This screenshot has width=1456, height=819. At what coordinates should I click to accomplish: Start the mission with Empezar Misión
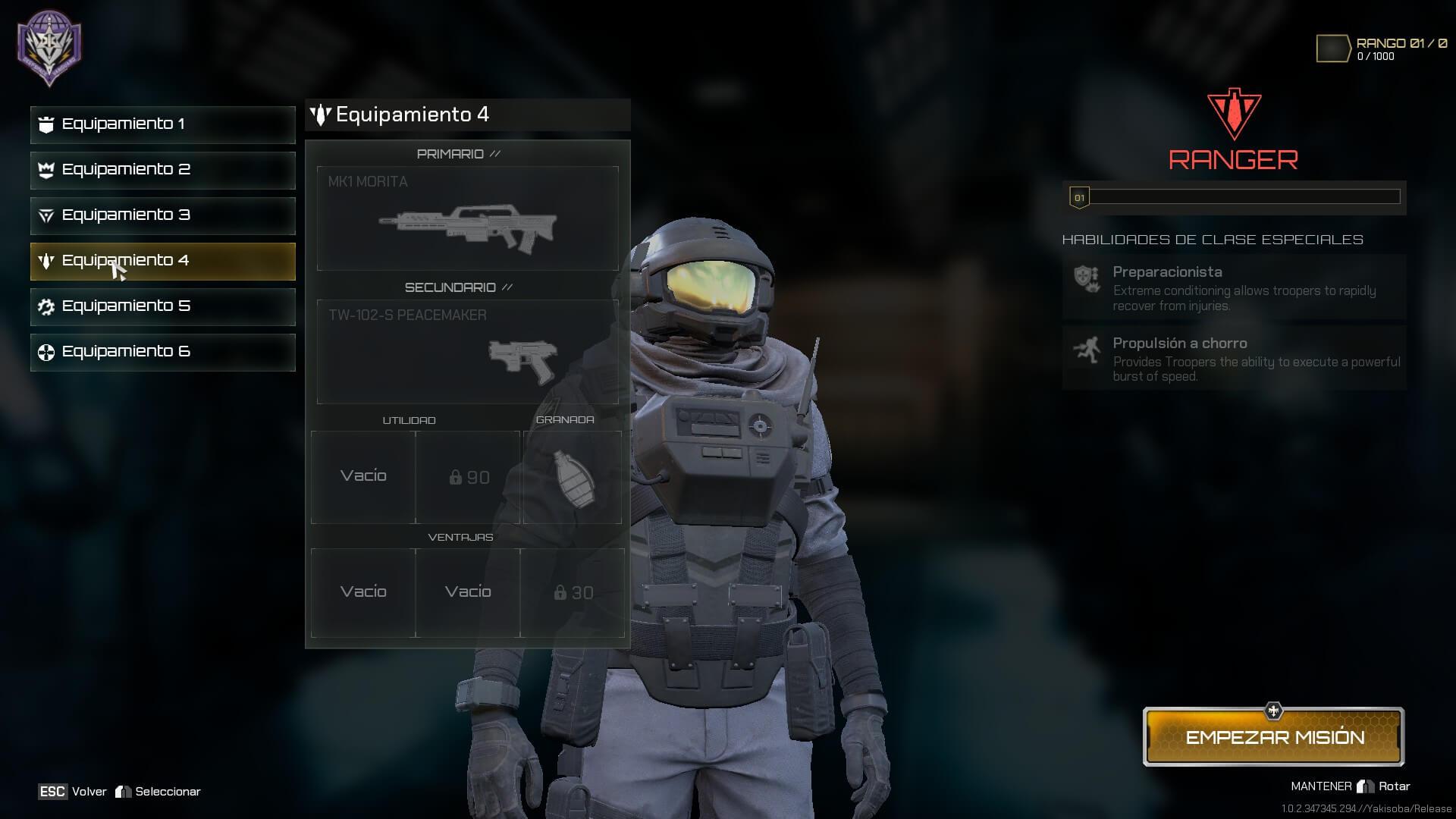click(1274, 737)
